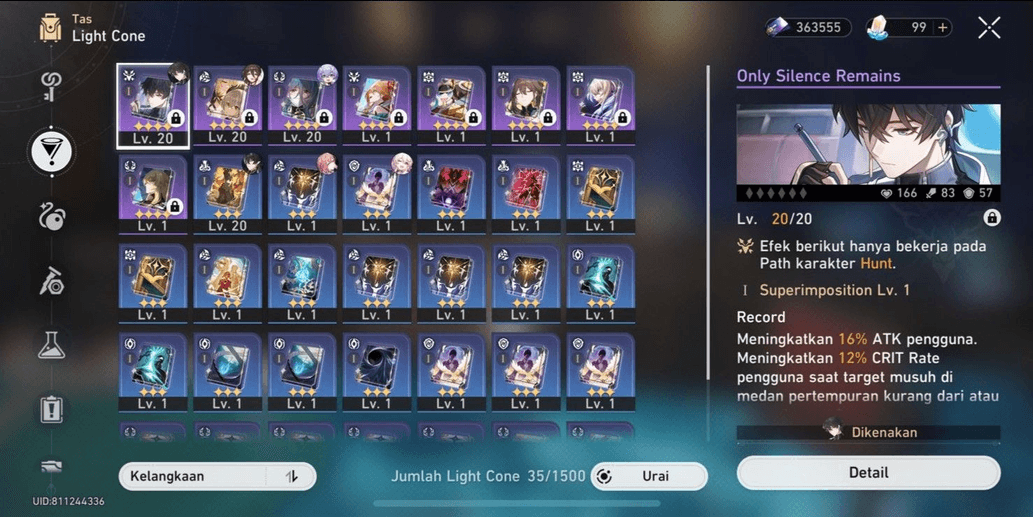Click the Urai salvage button

(649, 476)
